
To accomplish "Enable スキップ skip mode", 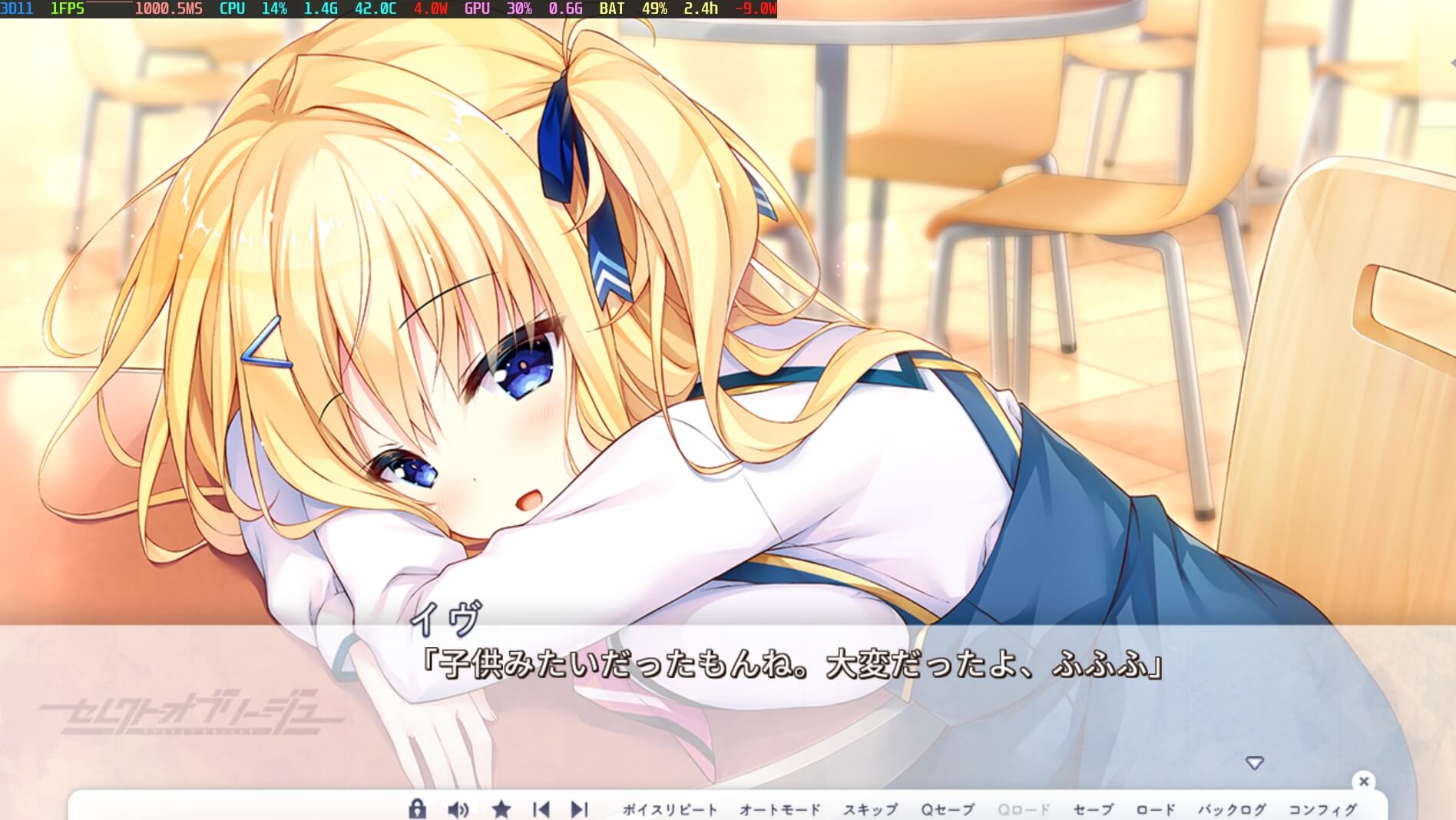I will (872, 807).
